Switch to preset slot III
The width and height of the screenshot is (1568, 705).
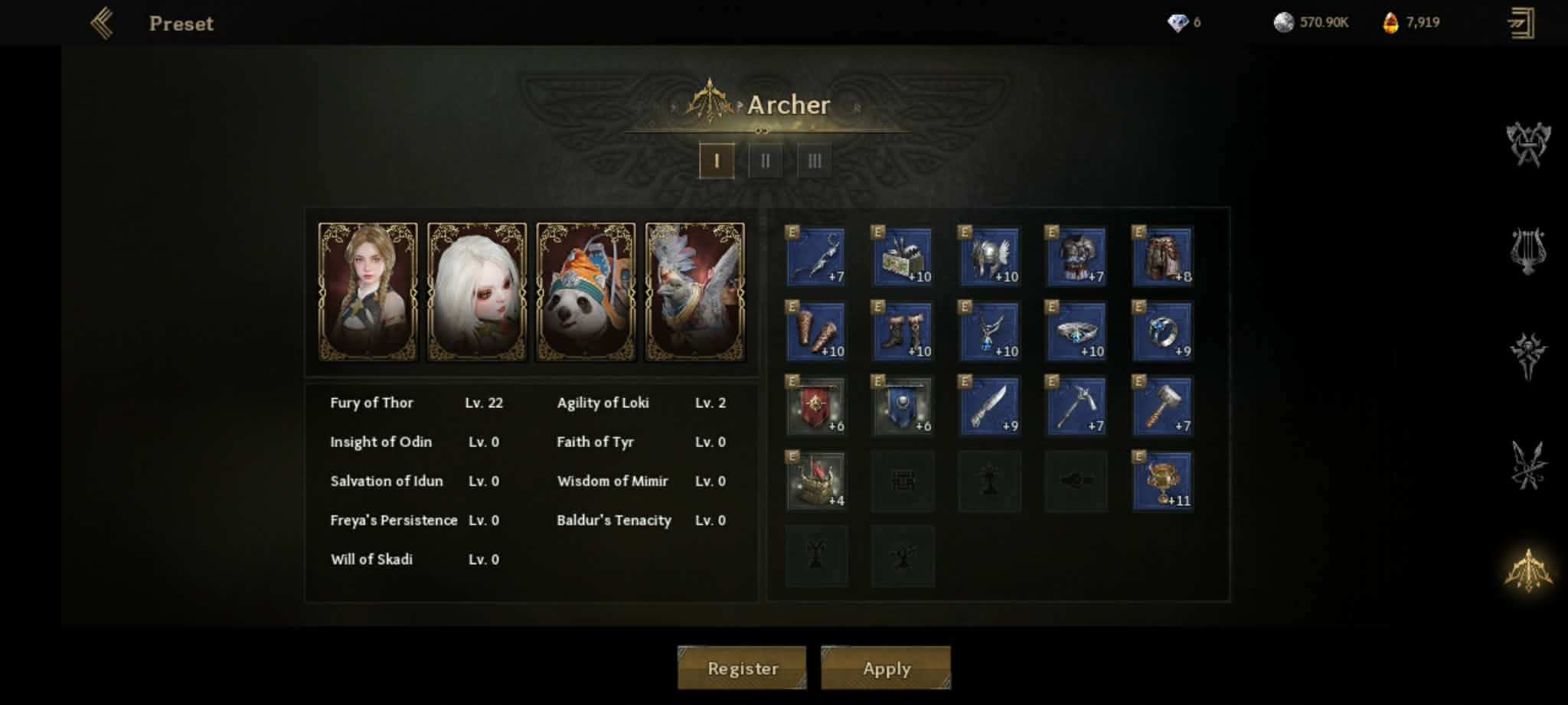(x=814, y=161)
